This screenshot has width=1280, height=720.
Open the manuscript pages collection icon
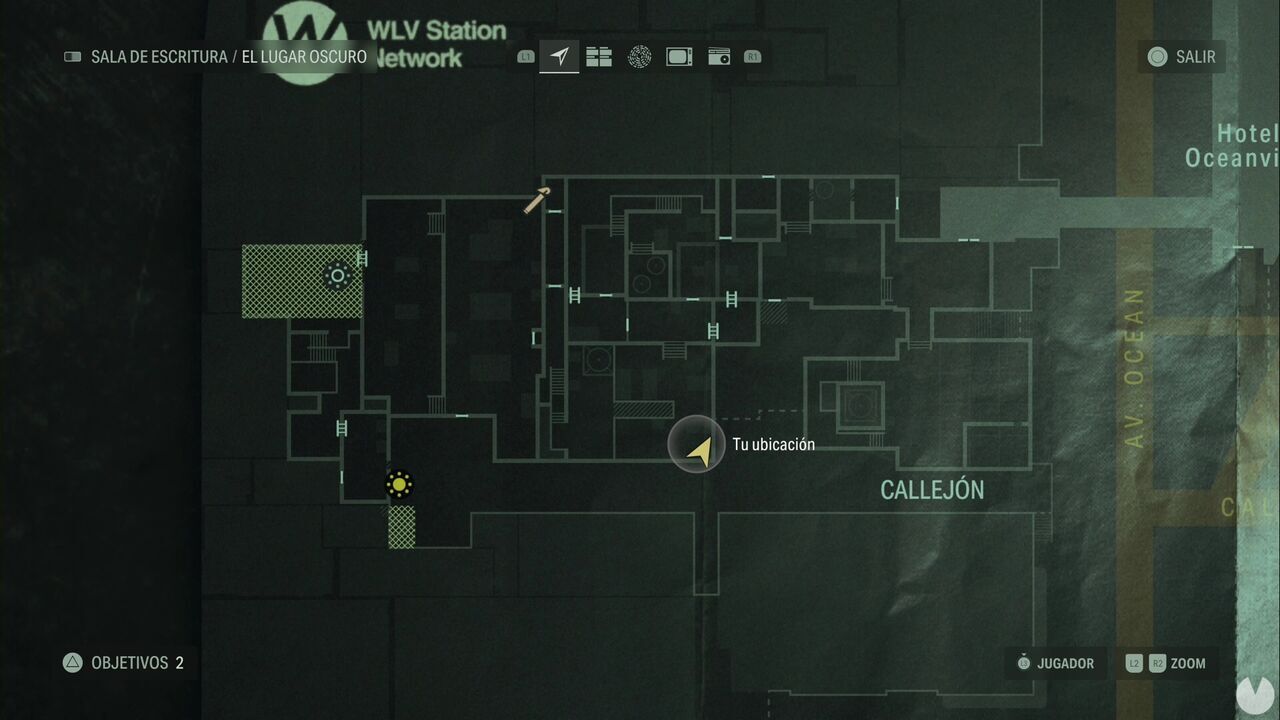tap(599, 57)
